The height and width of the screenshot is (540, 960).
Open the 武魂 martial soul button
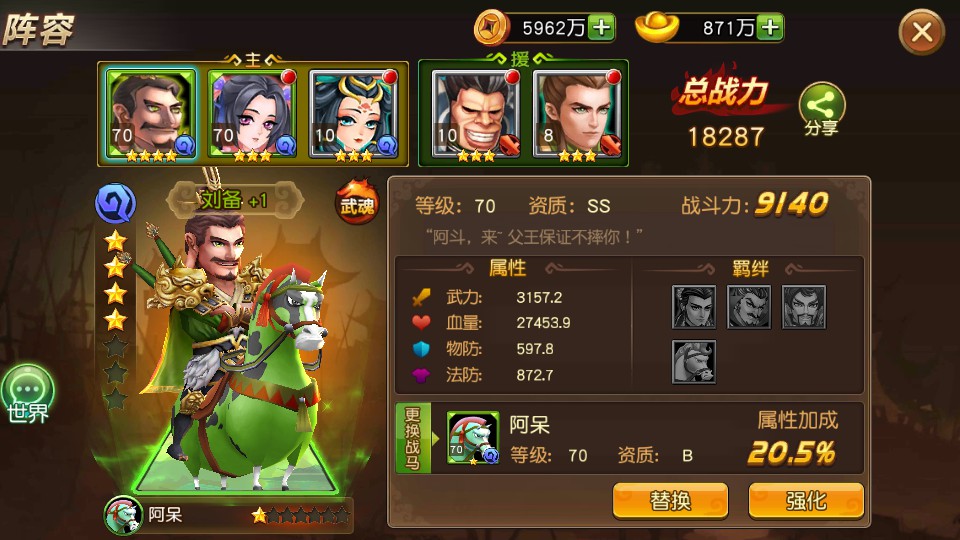coord(355,201)
